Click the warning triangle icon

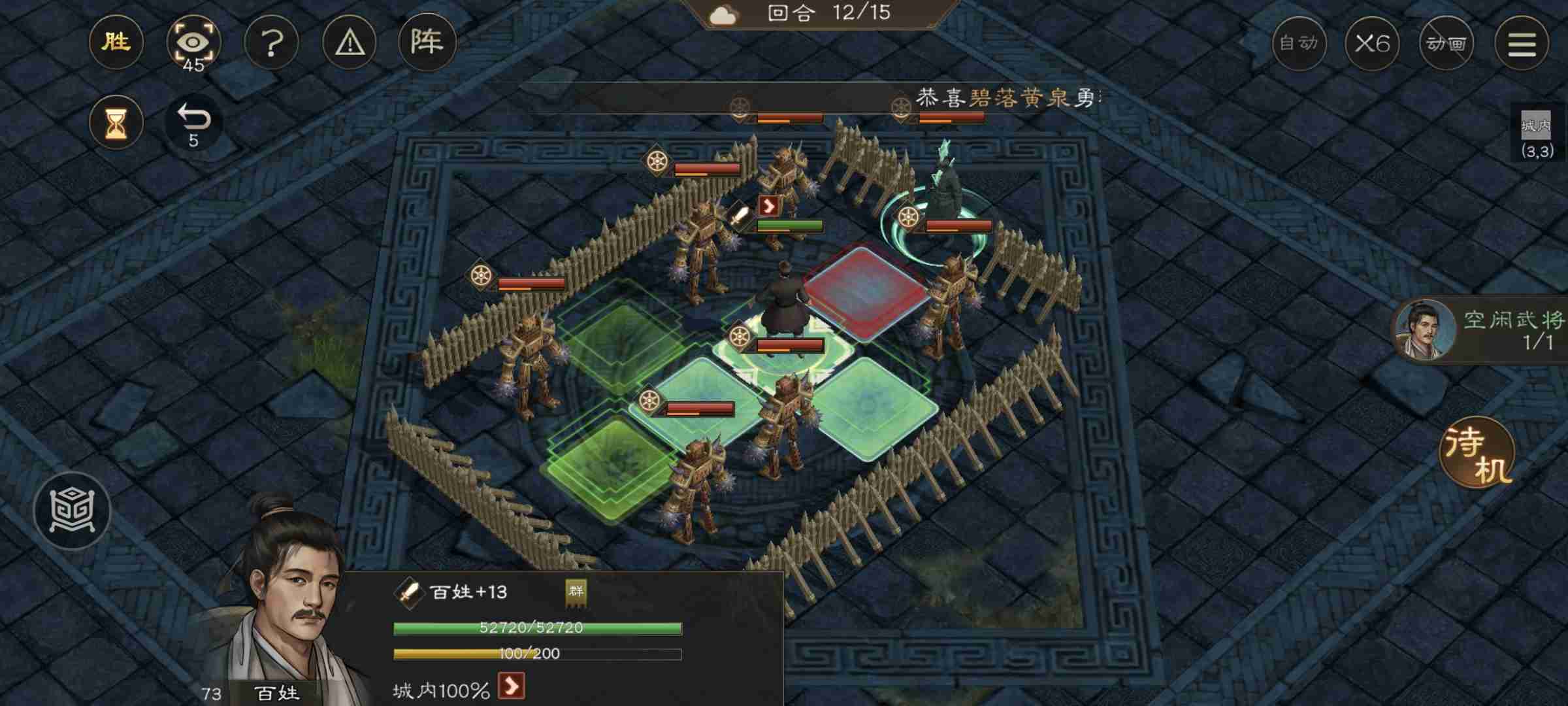coord(349,43)
